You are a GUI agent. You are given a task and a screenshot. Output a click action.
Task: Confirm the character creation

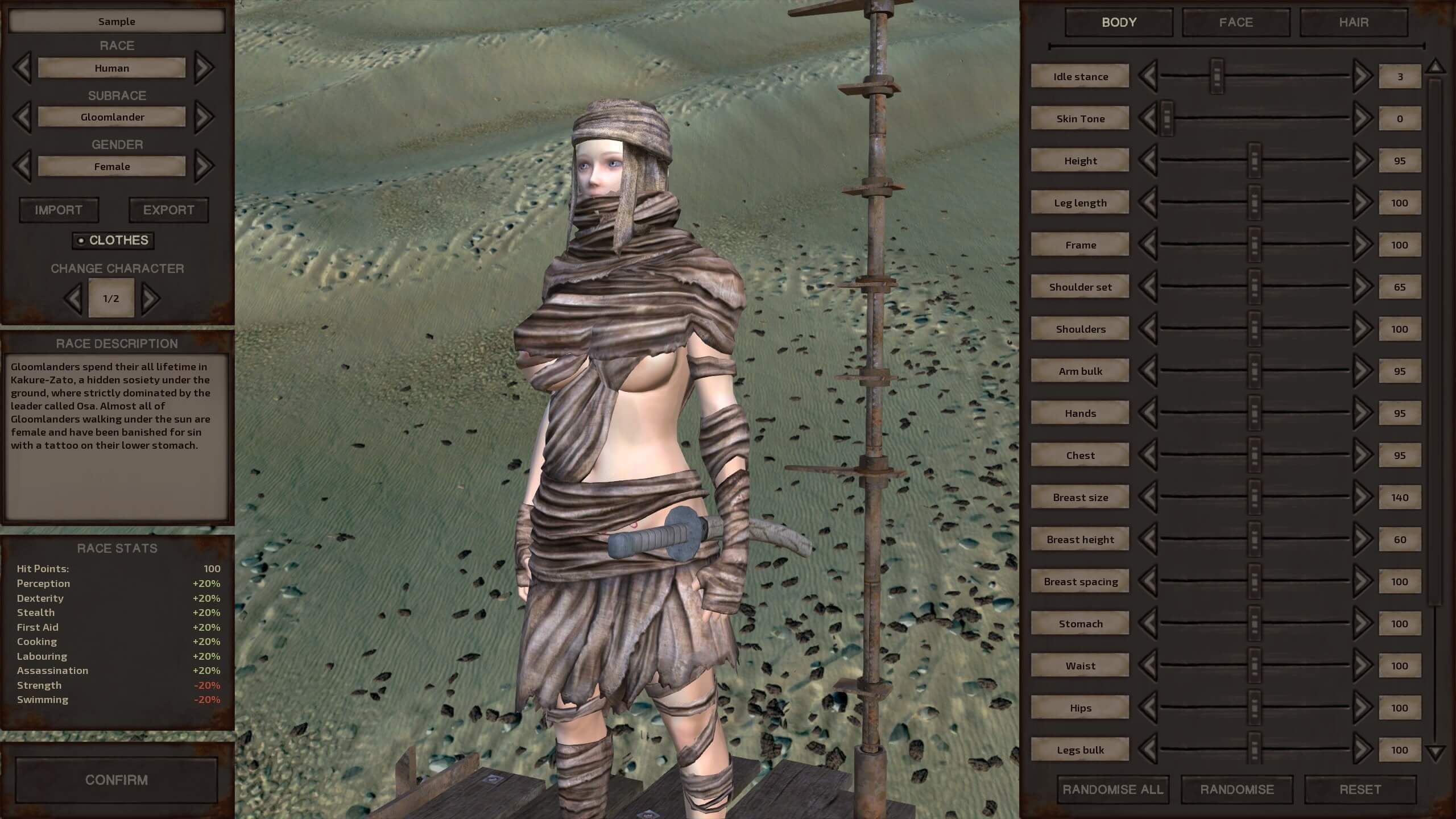pos(116,780)
